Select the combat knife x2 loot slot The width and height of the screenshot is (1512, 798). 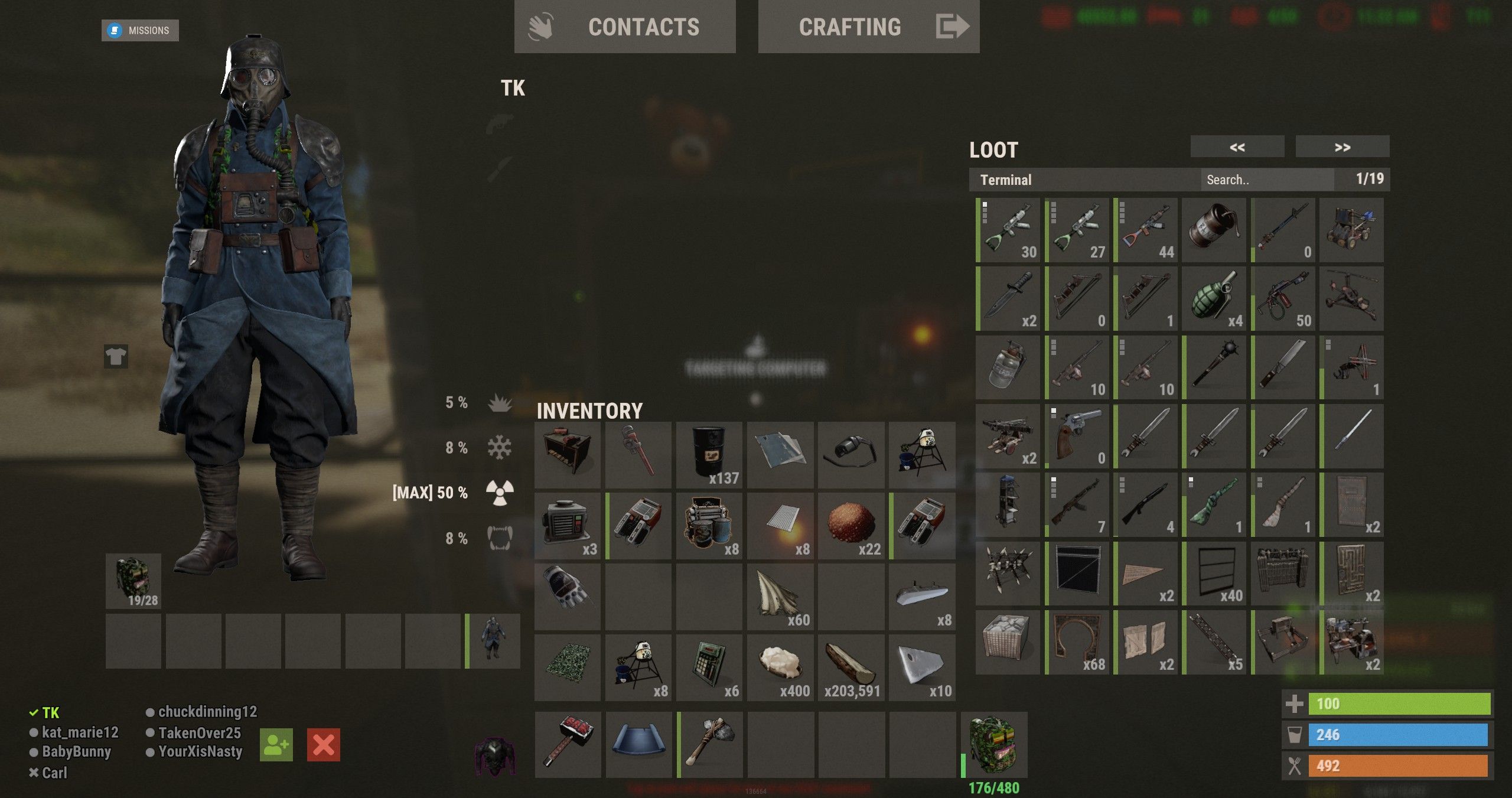click(1008, 298)
